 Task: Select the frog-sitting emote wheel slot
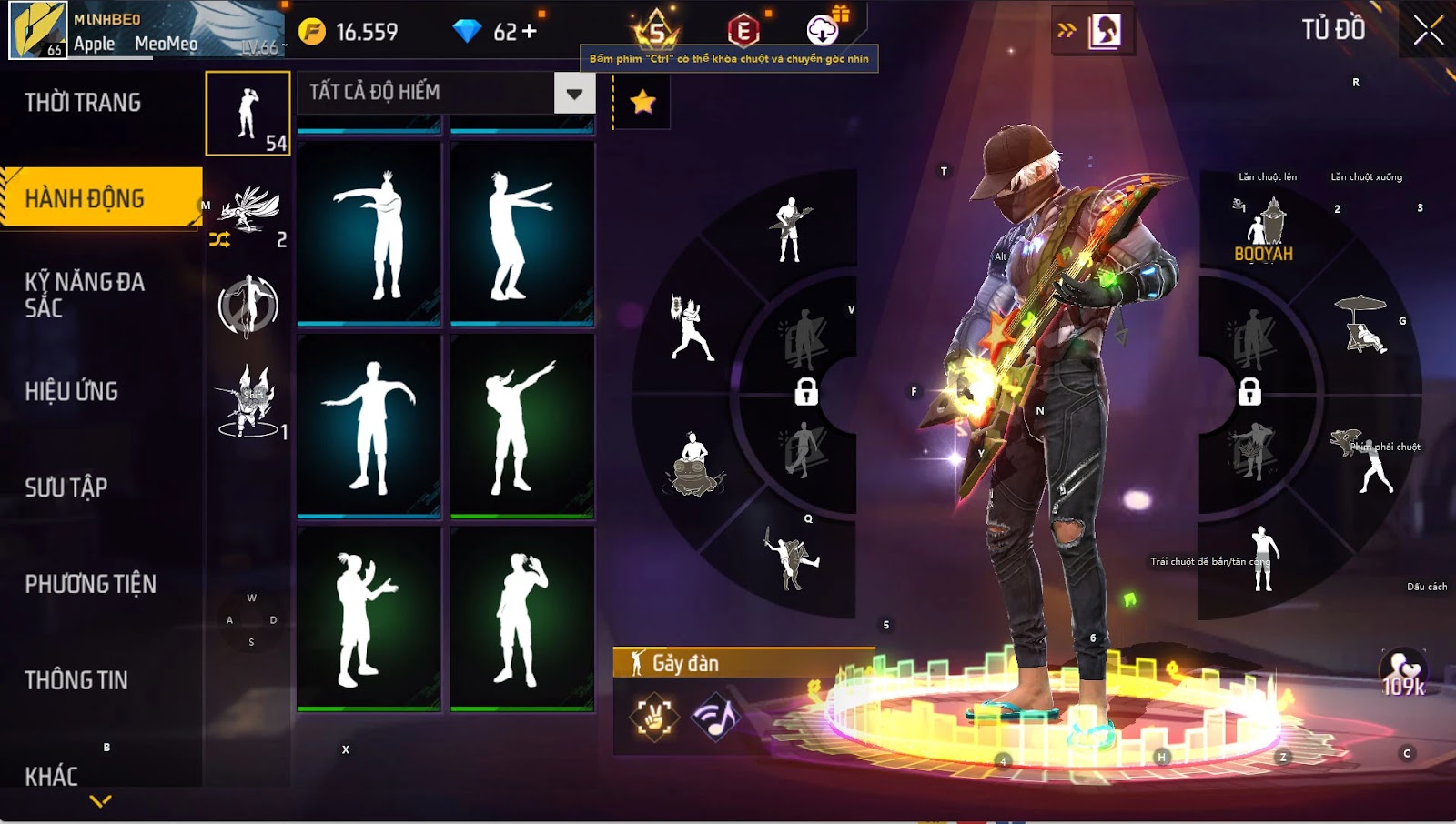point(695,464)
